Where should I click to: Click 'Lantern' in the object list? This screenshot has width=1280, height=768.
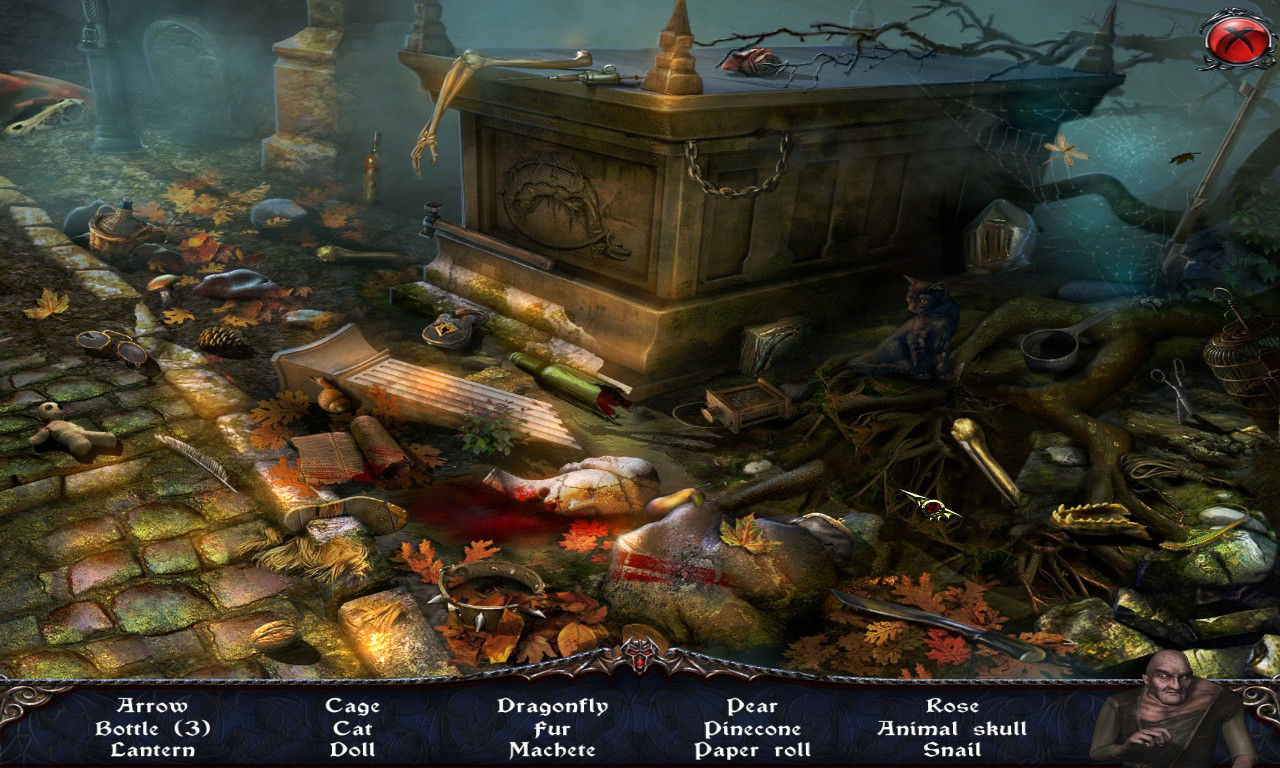click(152, 750)
